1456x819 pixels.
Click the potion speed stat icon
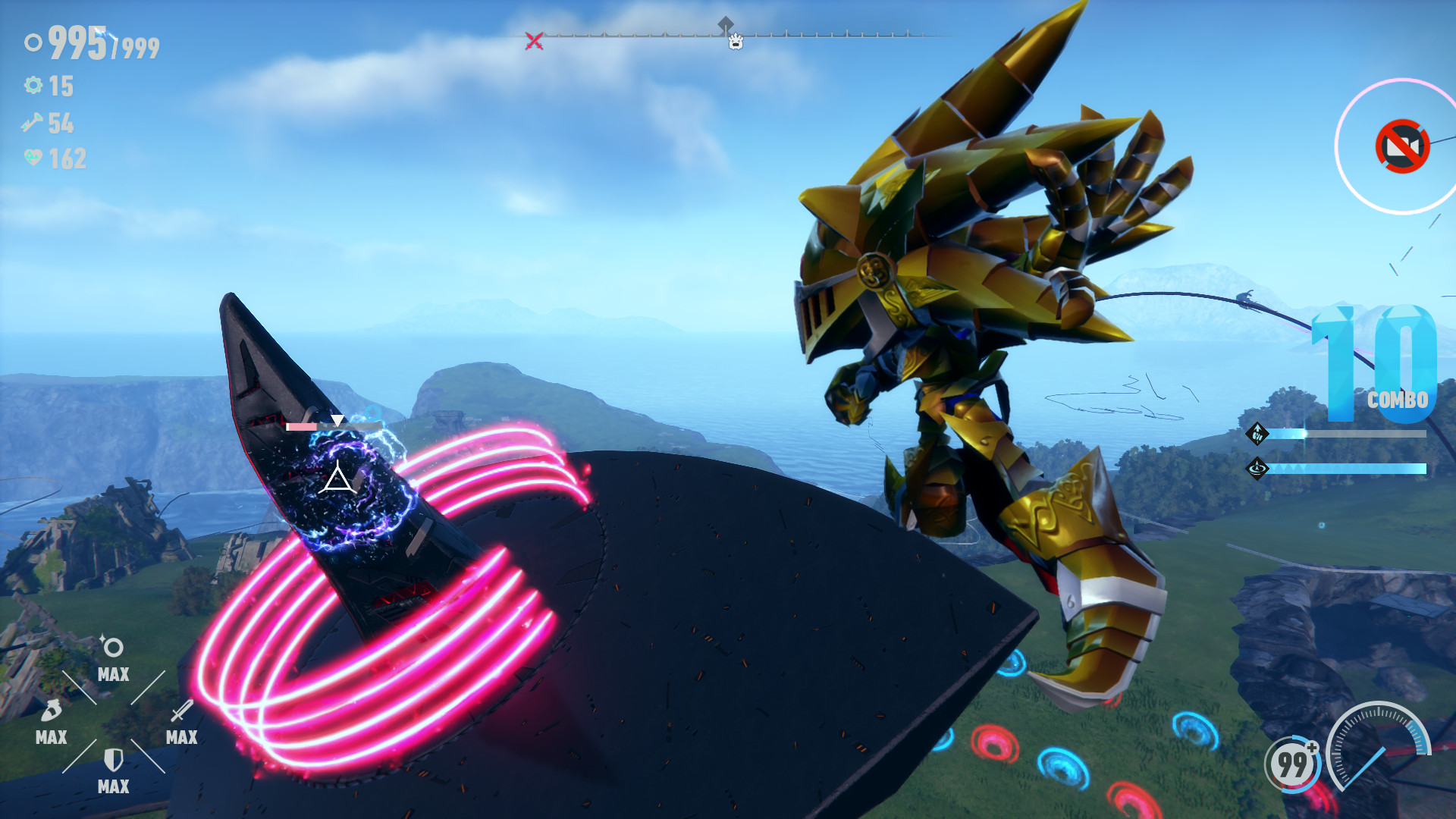49,711
